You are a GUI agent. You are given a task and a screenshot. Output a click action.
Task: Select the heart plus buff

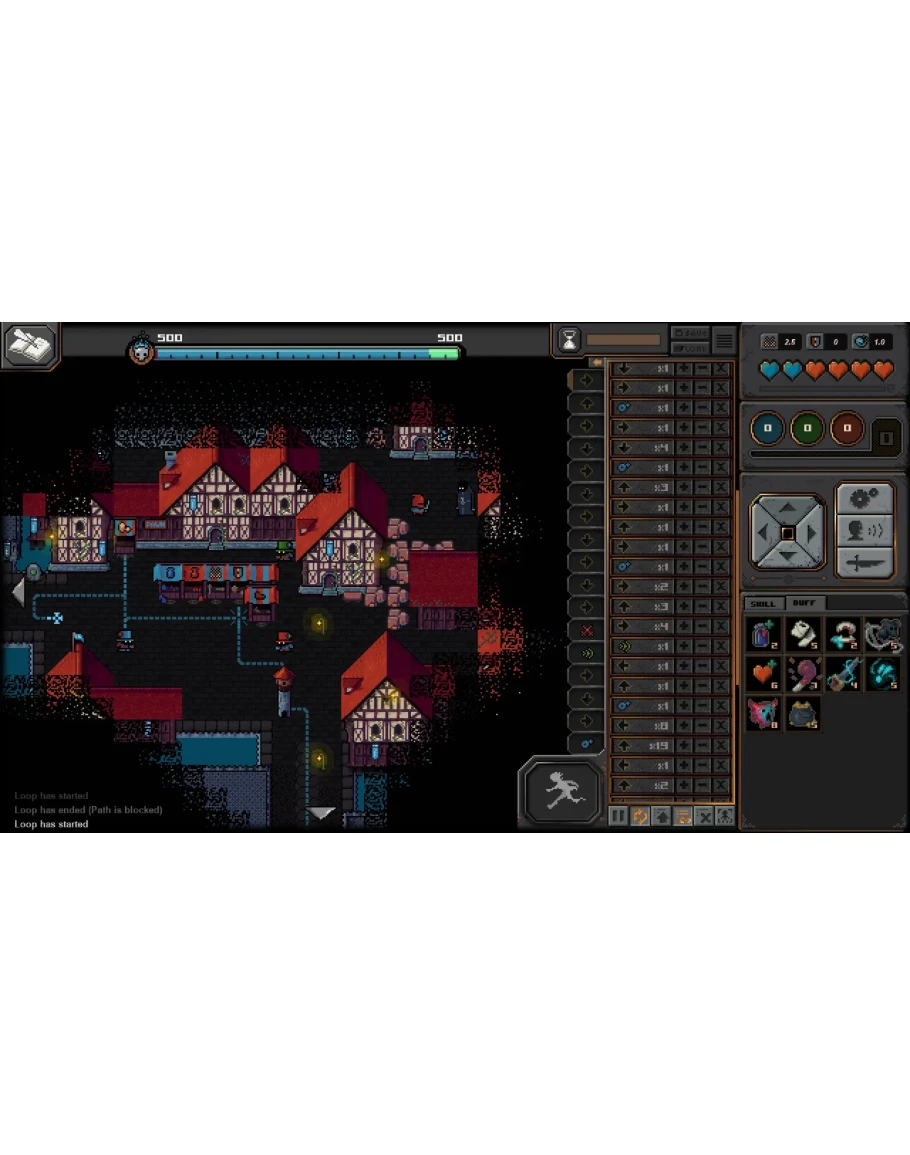pos(764,673)
